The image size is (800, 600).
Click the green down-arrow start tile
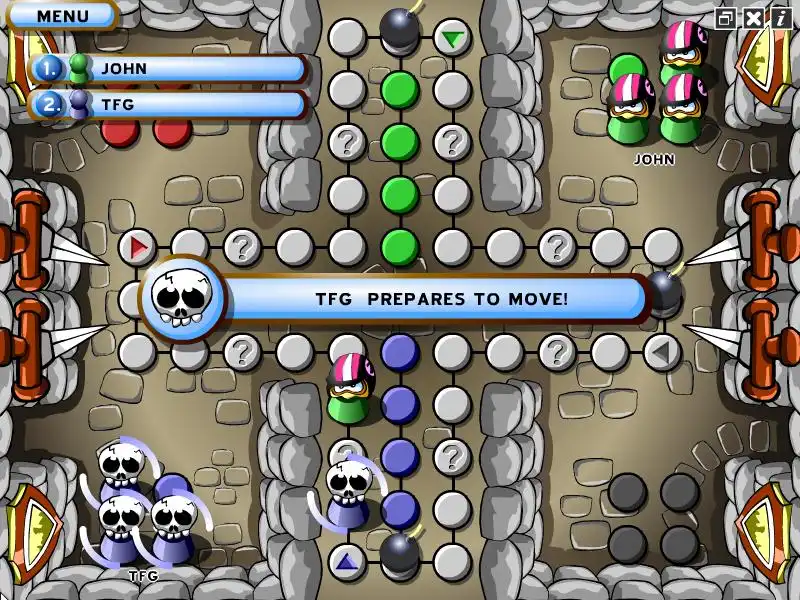(x=453, y=39)
